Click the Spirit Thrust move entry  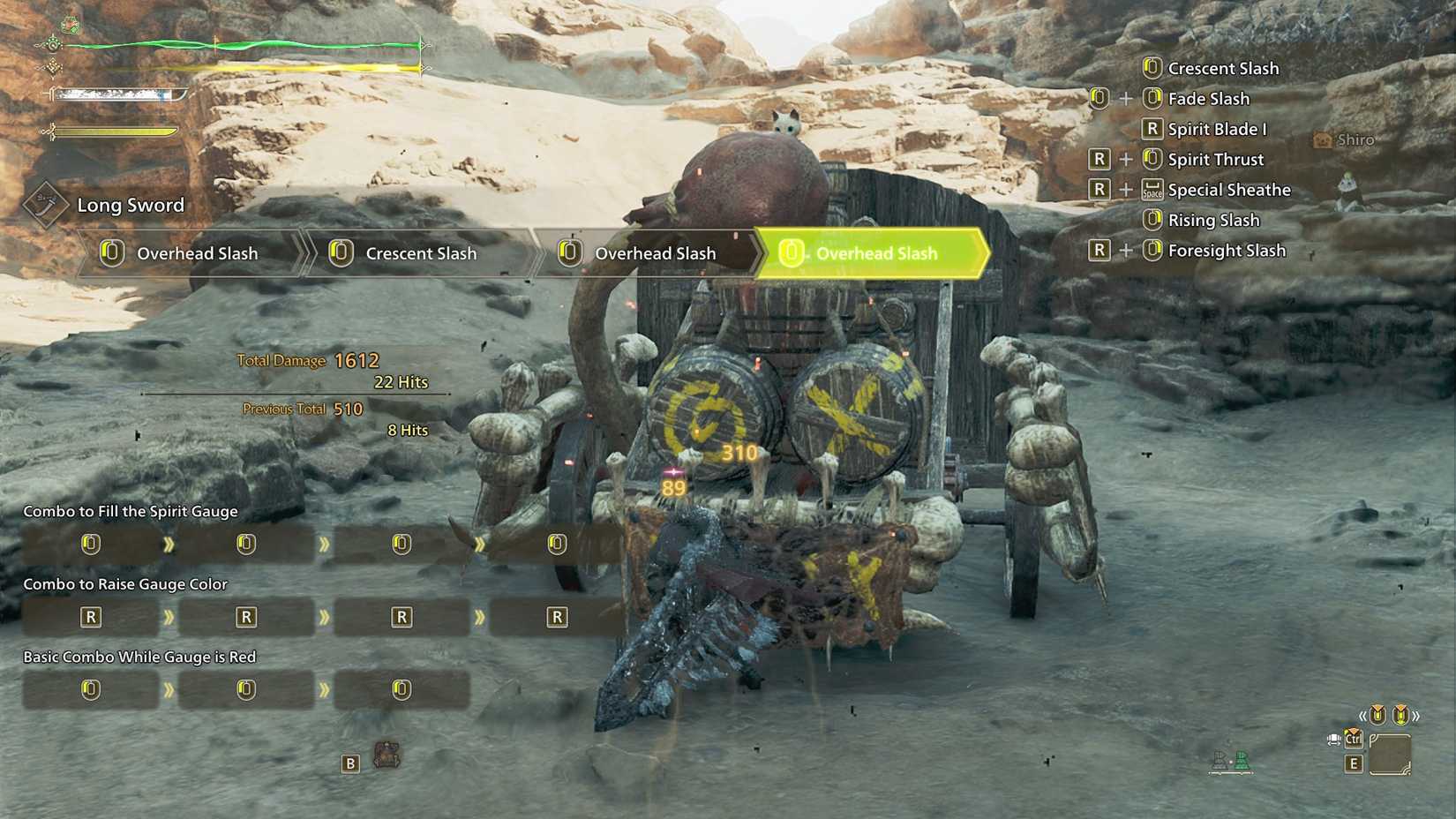coord(1215,159)
